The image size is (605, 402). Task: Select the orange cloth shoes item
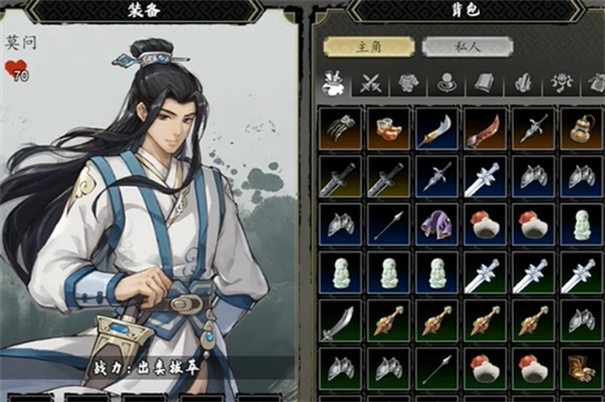point(389,129)
